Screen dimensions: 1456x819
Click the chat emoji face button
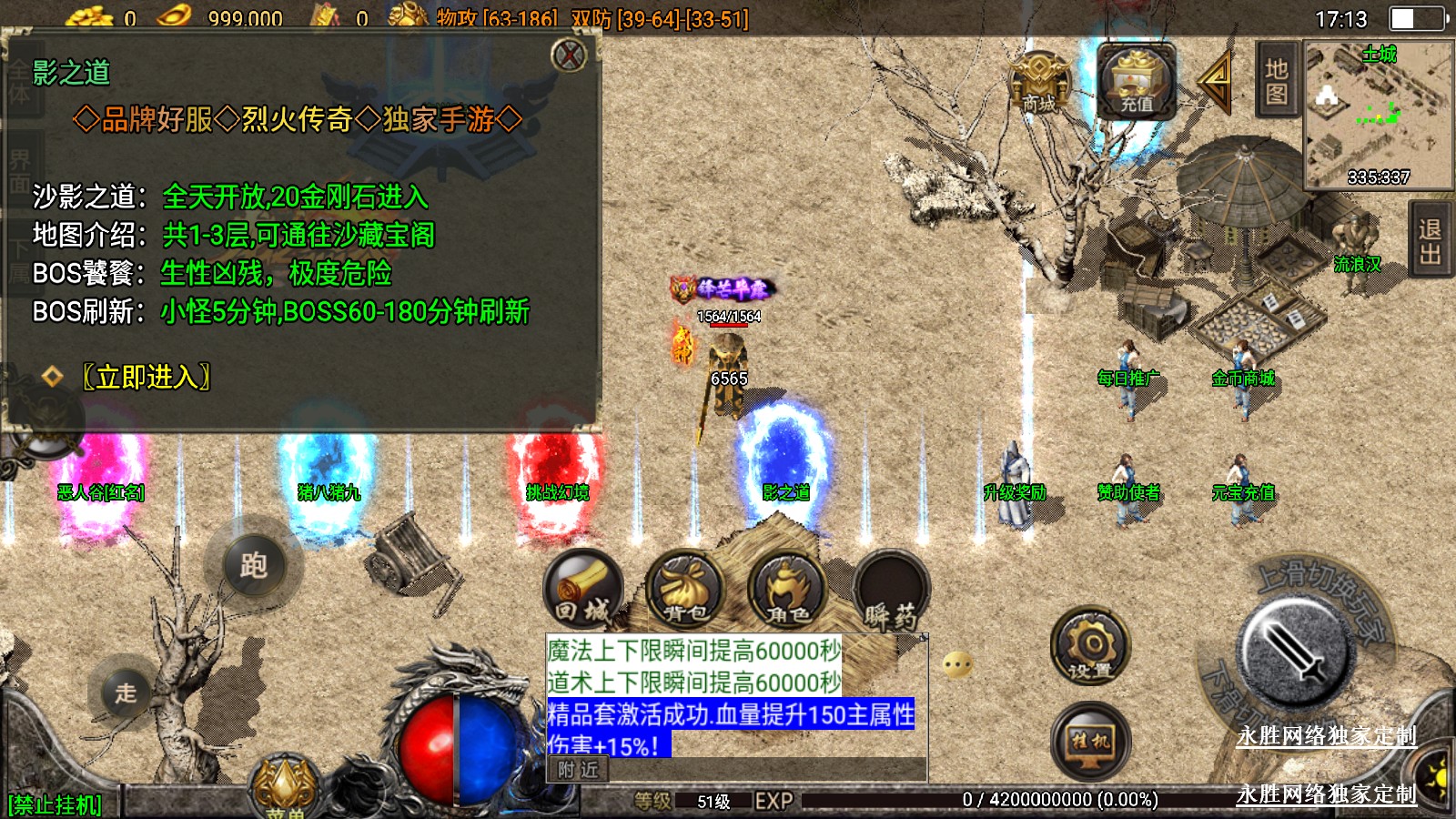click(957, 665)
